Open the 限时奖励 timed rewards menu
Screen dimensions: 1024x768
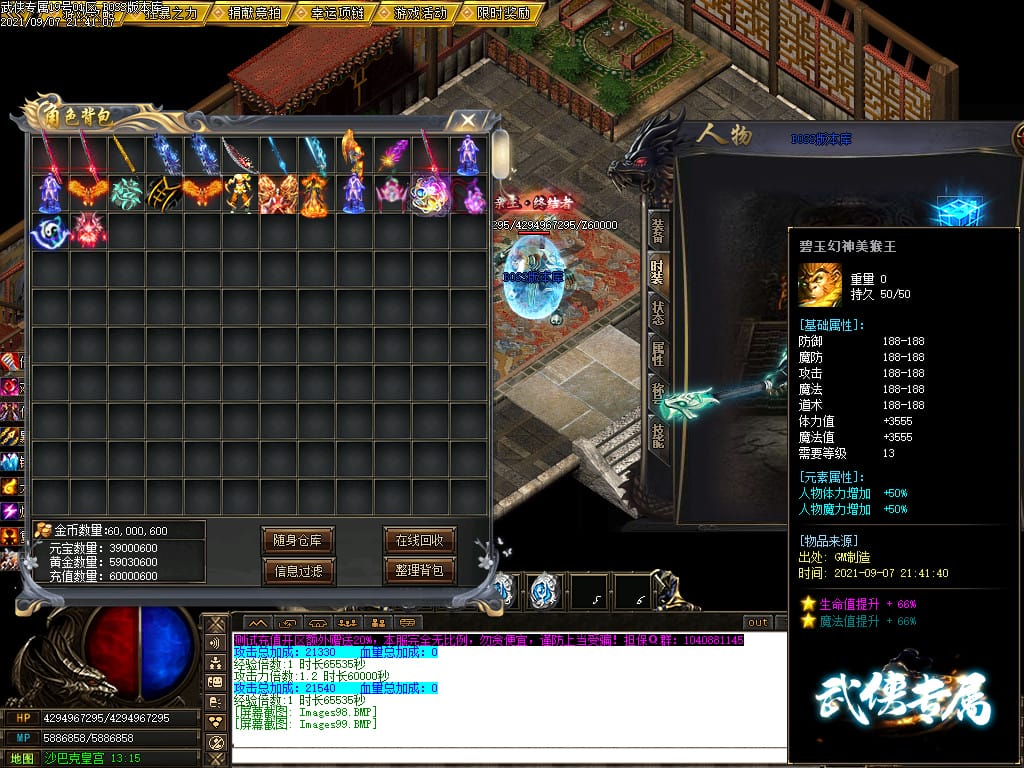(503, 13)
